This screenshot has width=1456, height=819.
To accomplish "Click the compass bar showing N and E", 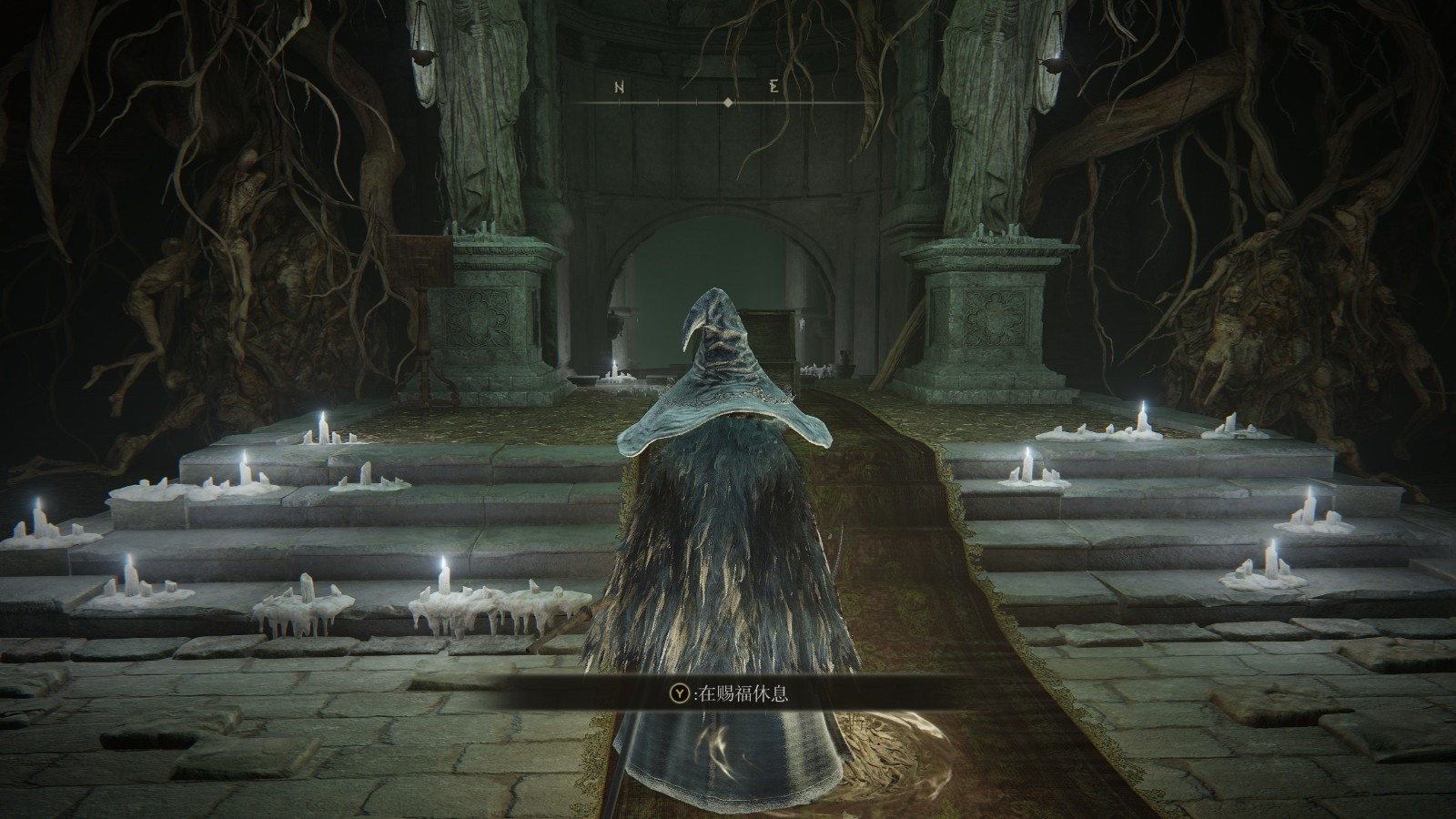I will pos(726,96).
